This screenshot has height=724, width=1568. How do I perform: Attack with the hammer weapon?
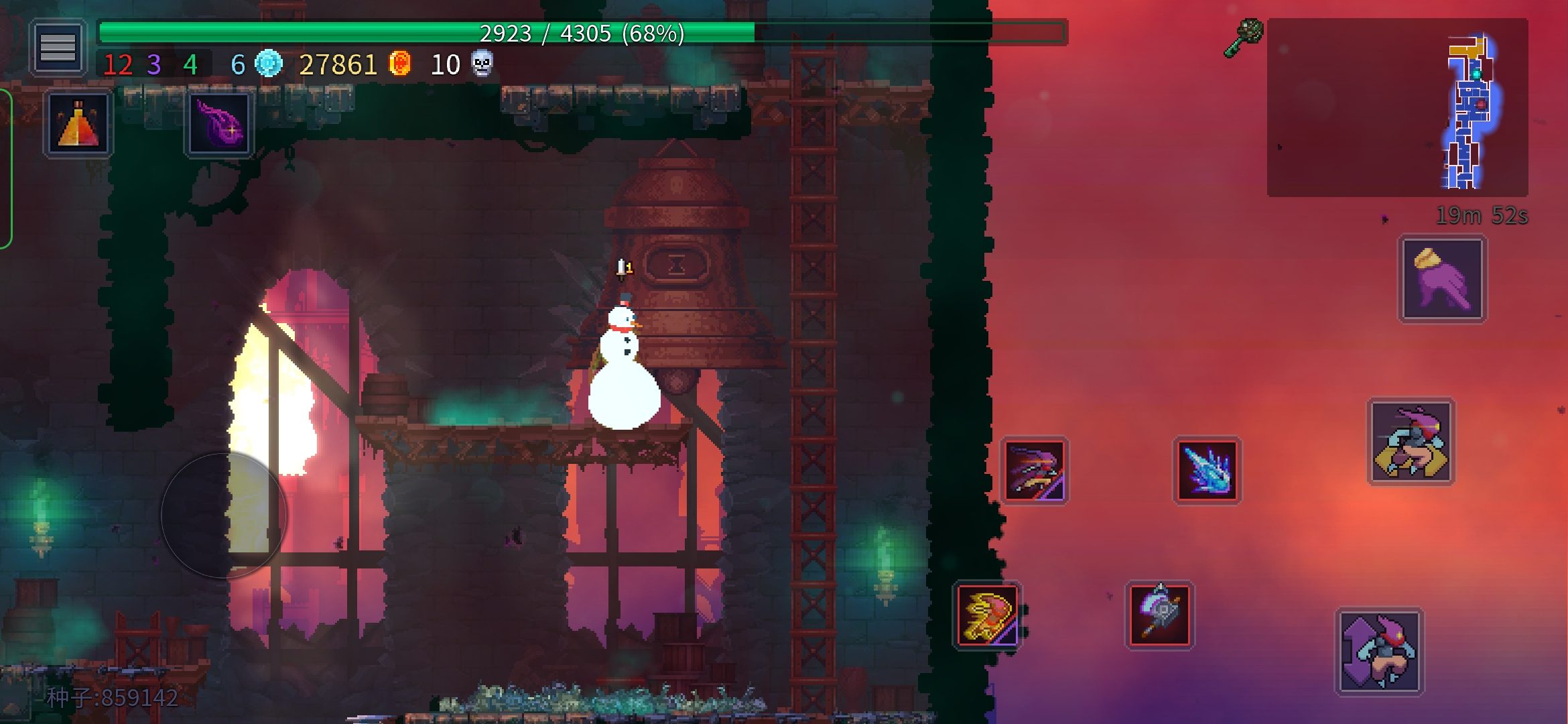tap(1159, 615)
